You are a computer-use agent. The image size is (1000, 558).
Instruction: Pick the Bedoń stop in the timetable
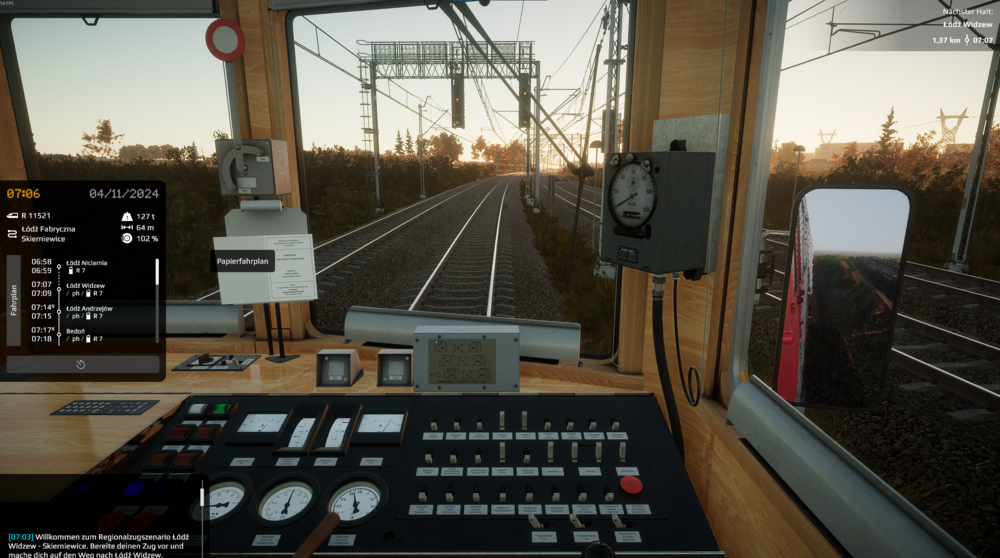[x=85, y=334]
